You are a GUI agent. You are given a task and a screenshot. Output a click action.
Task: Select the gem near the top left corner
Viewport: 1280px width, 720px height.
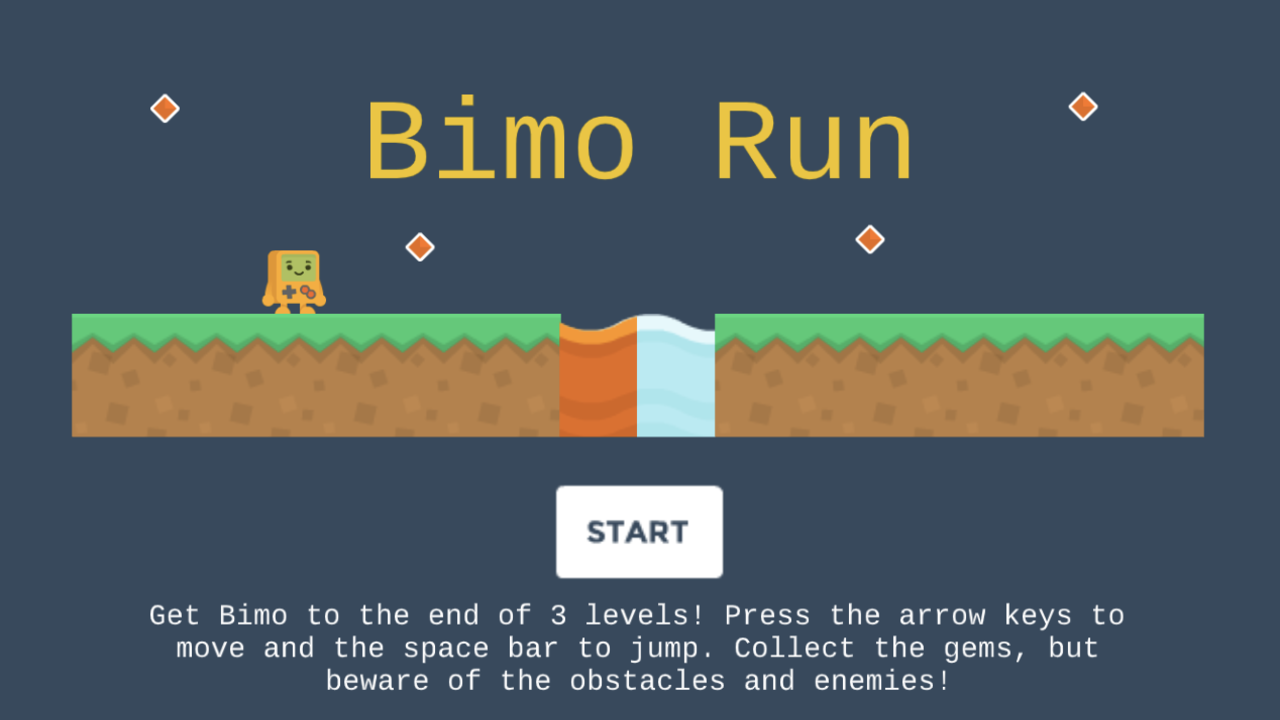point(164,107)
